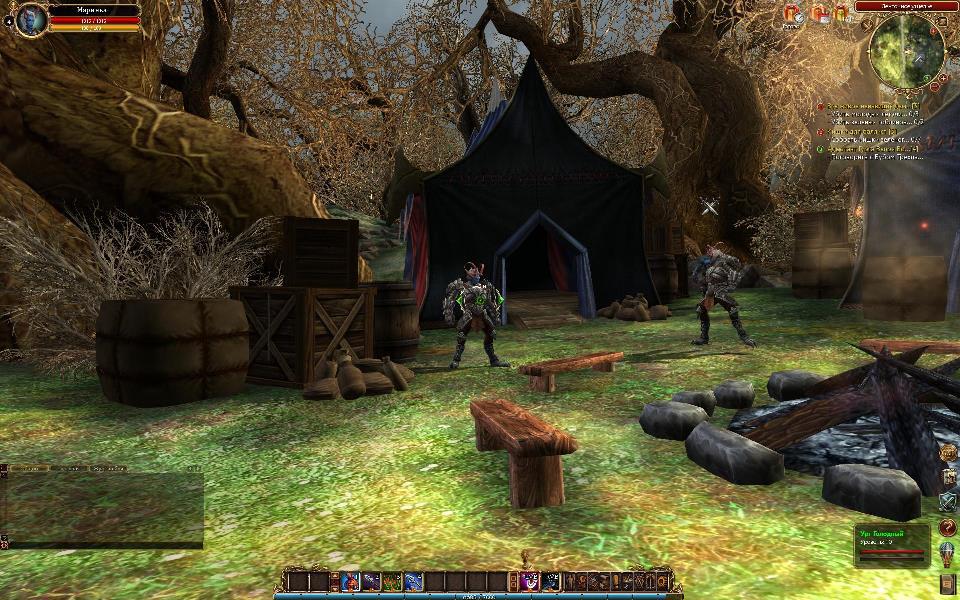Image resolution: width=960 pixels, height=600 pixels.
Task: Click the crossed swords shield icon
Action: point(948,502)
